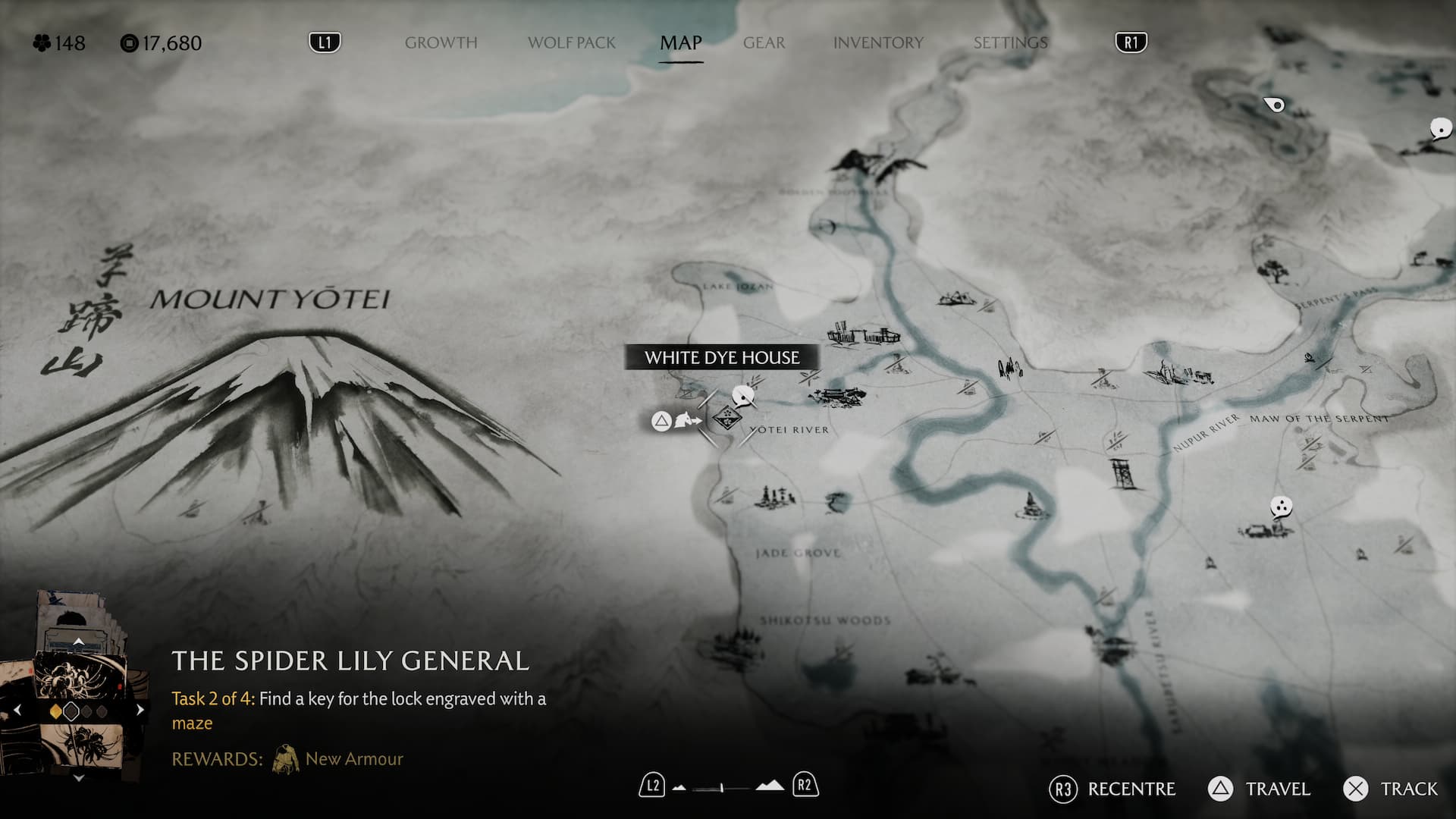Screen dimensions: 1456x819
Task: Recentre the map view
Action: (1113, 789)
